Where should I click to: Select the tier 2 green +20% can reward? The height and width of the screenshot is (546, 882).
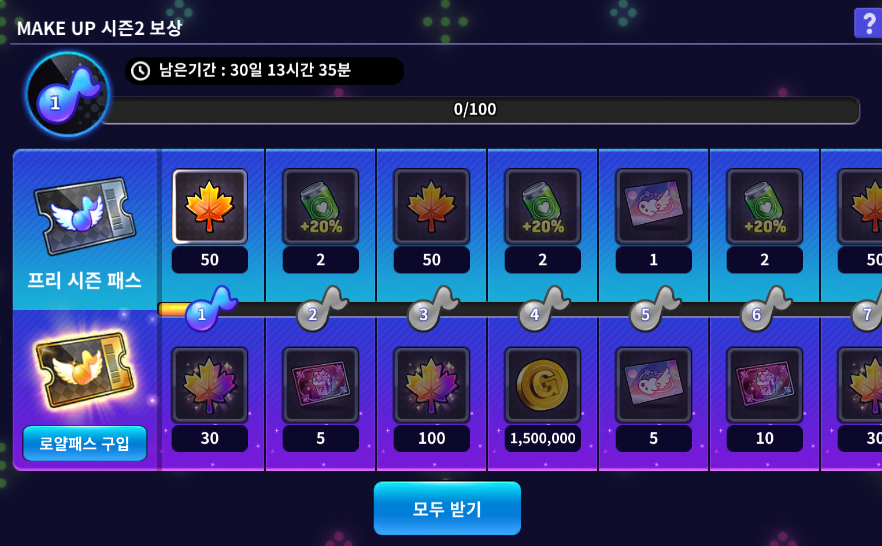(x=321, y=207)
